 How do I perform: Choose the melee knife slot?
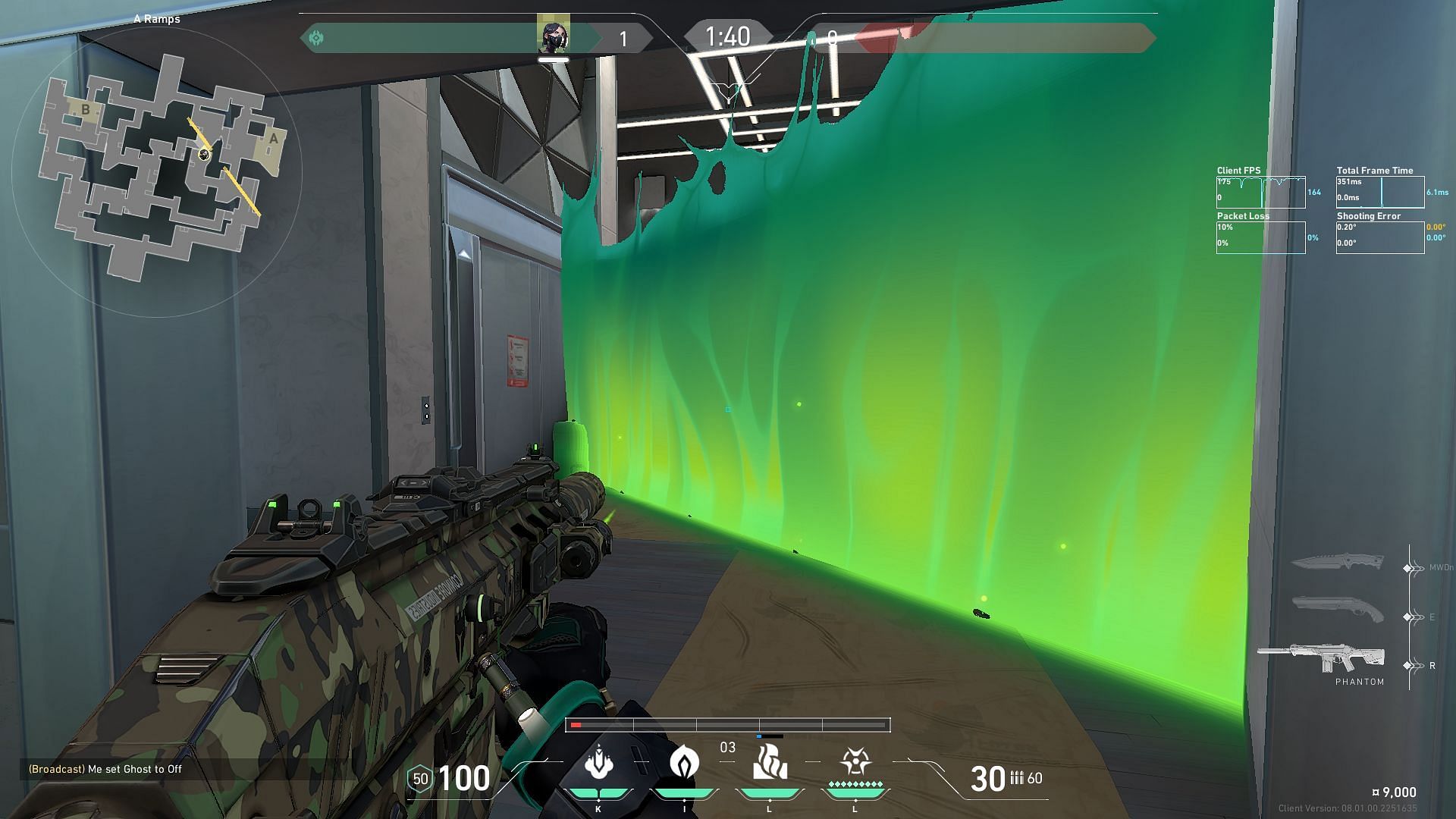[x=1336, y=563]
